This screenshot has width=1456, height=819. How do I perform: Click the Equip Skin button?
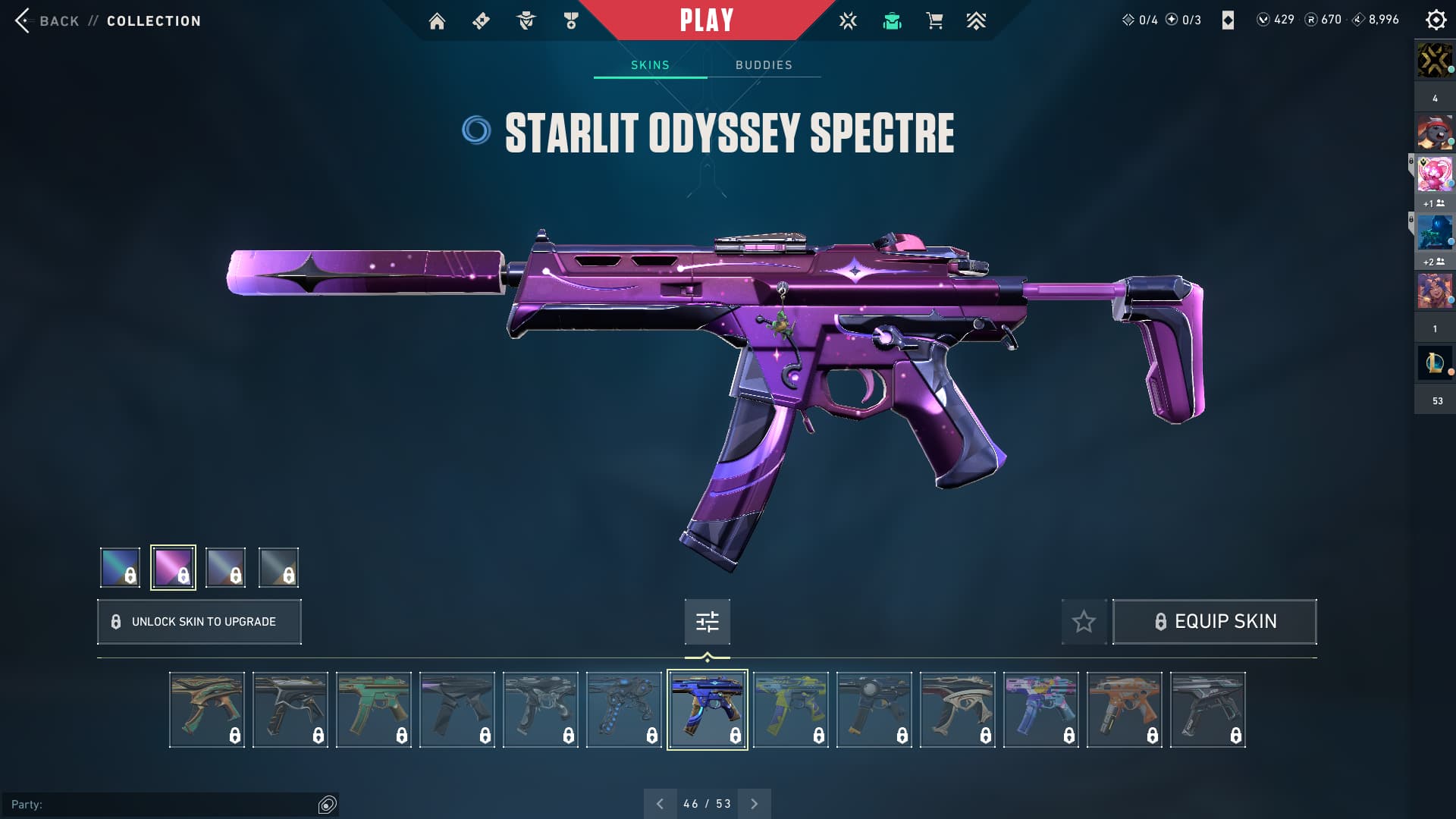[1214, 622]
